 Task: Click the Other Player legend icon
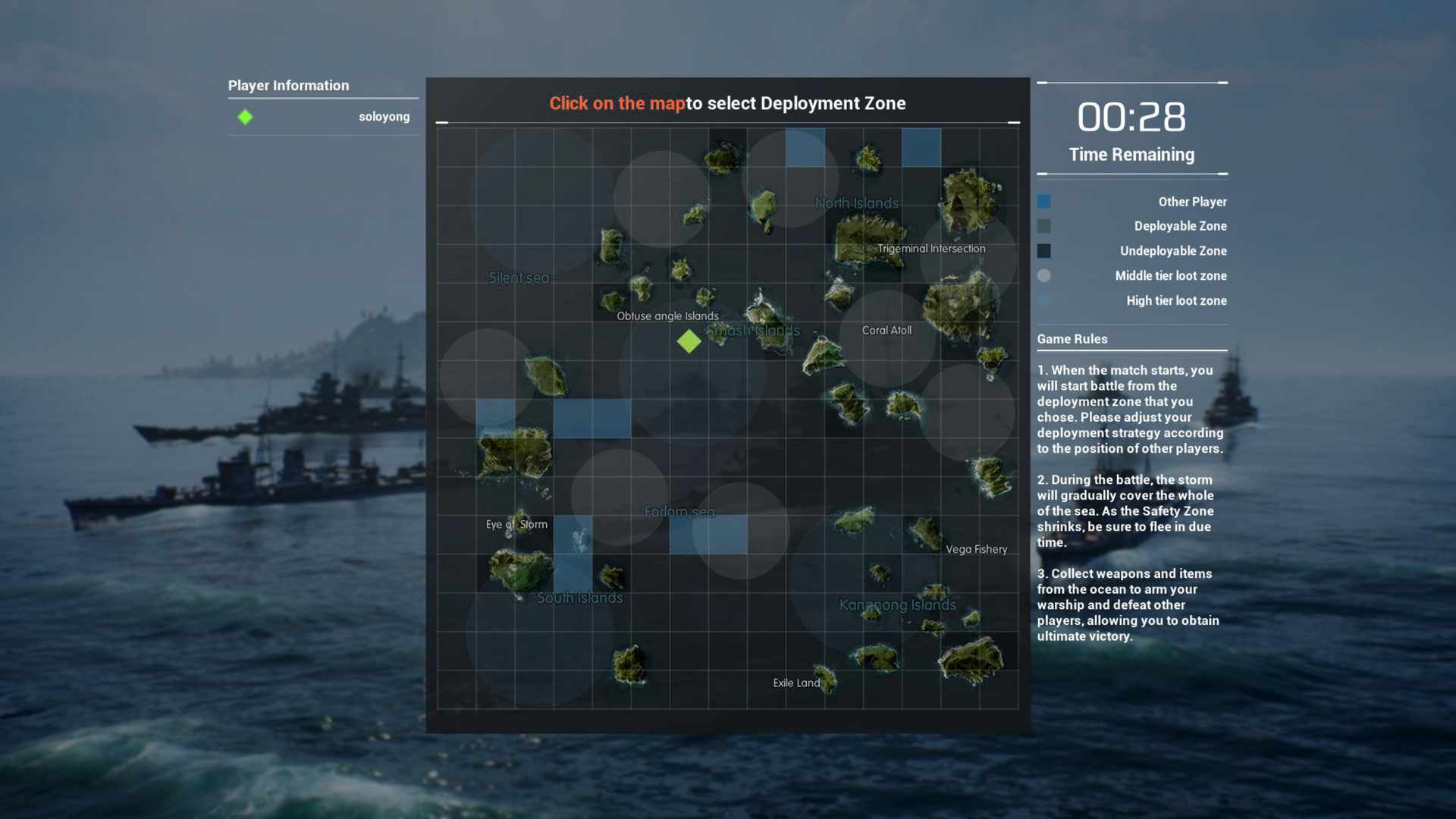point(1044,201)
